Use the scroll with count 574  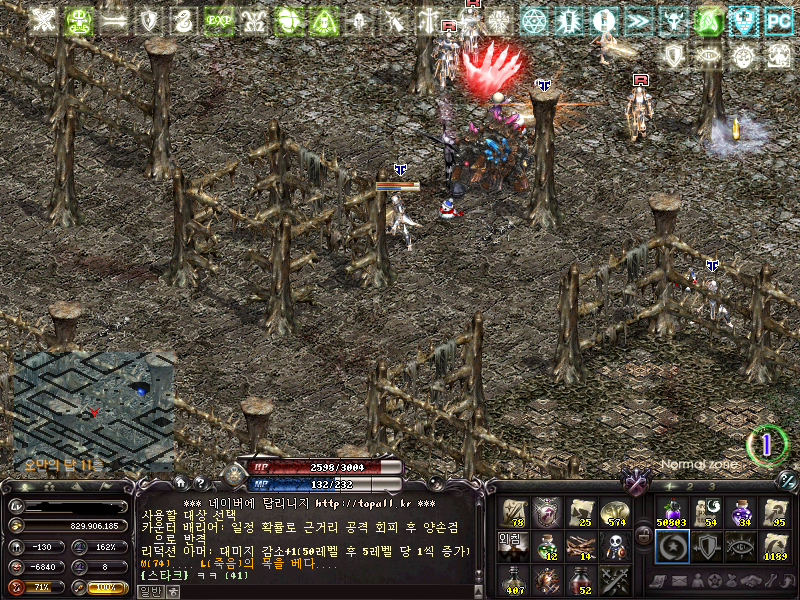click(614, 513)
